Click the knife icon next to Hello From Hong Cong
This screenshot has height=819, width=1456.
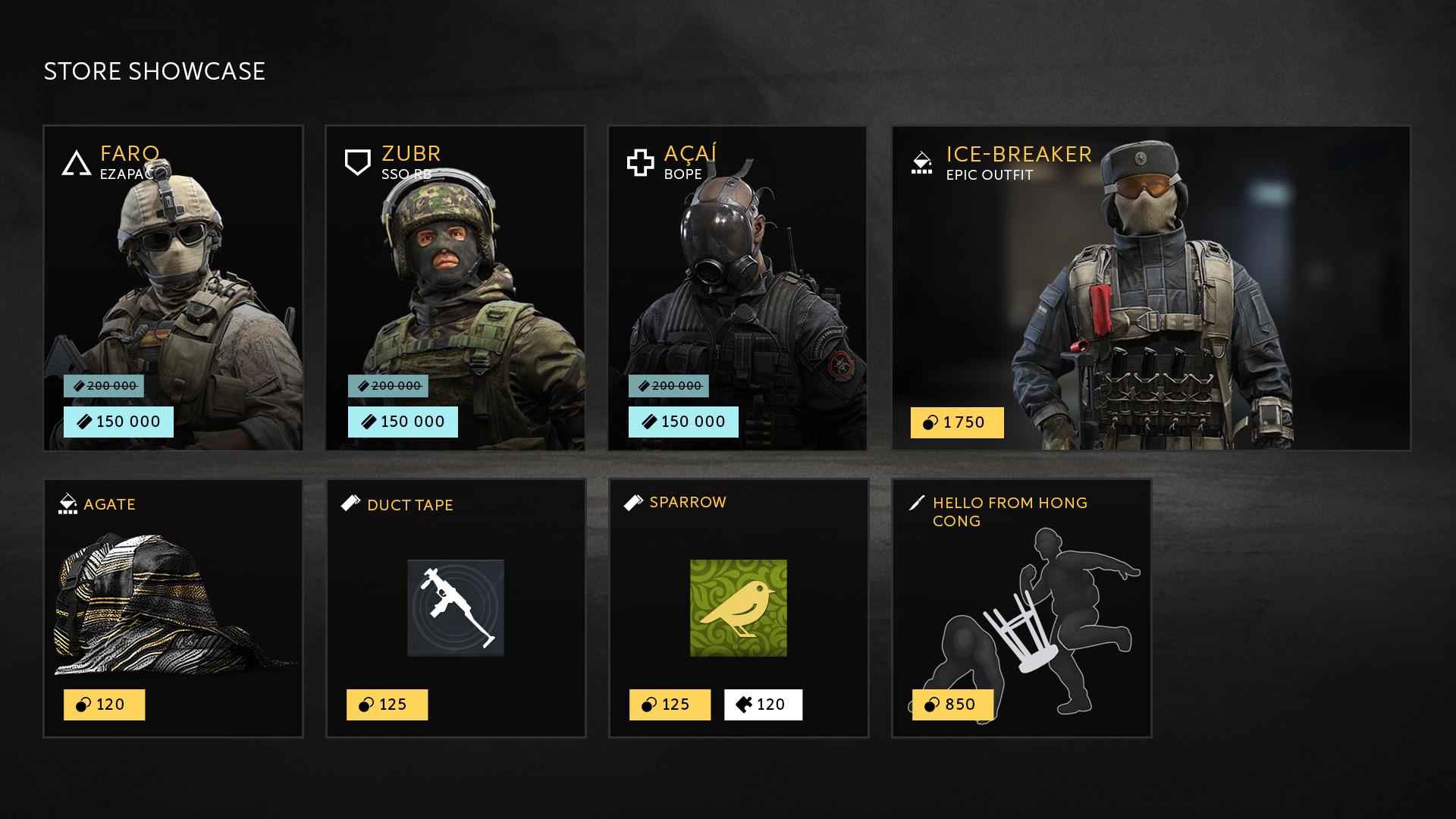[x=916, y=501]
